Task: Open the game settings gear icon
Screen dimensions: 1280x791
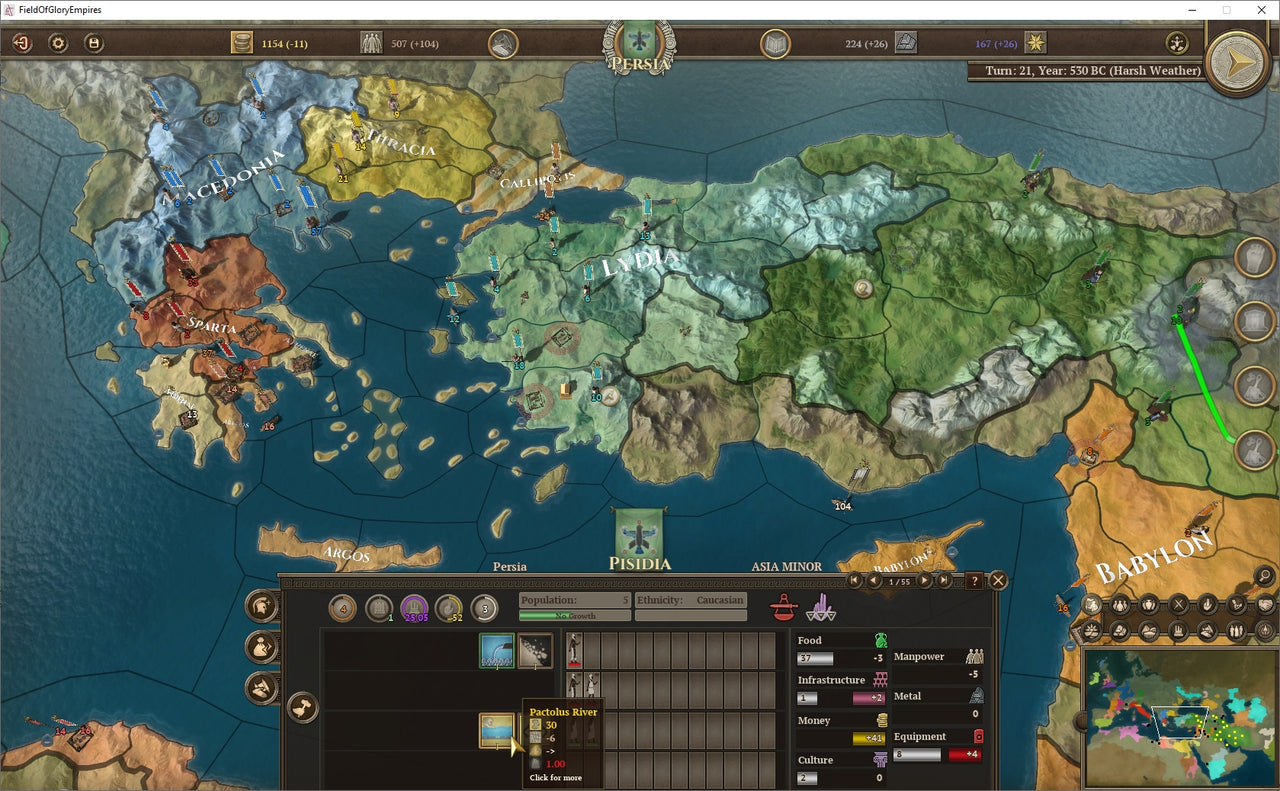Action: point(58,43)
